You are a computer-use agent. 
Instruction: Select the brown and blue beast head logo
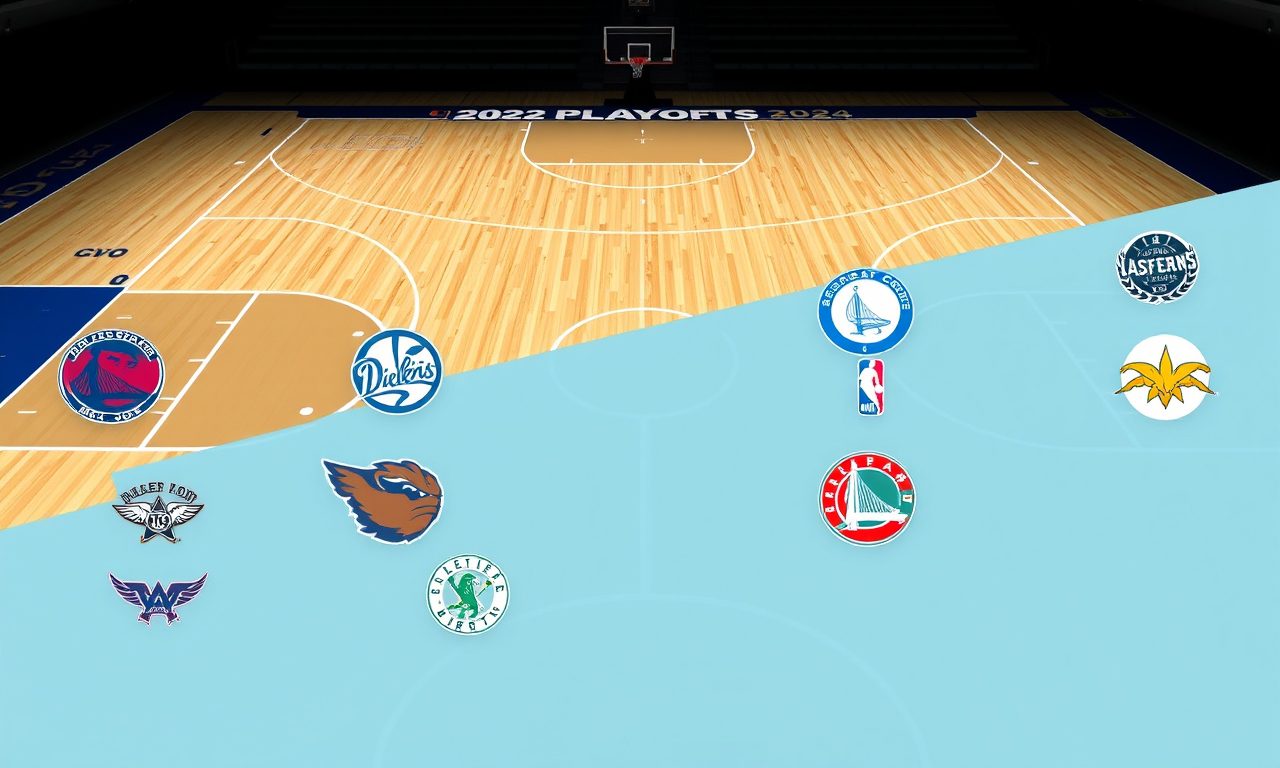tap(385, 500)
